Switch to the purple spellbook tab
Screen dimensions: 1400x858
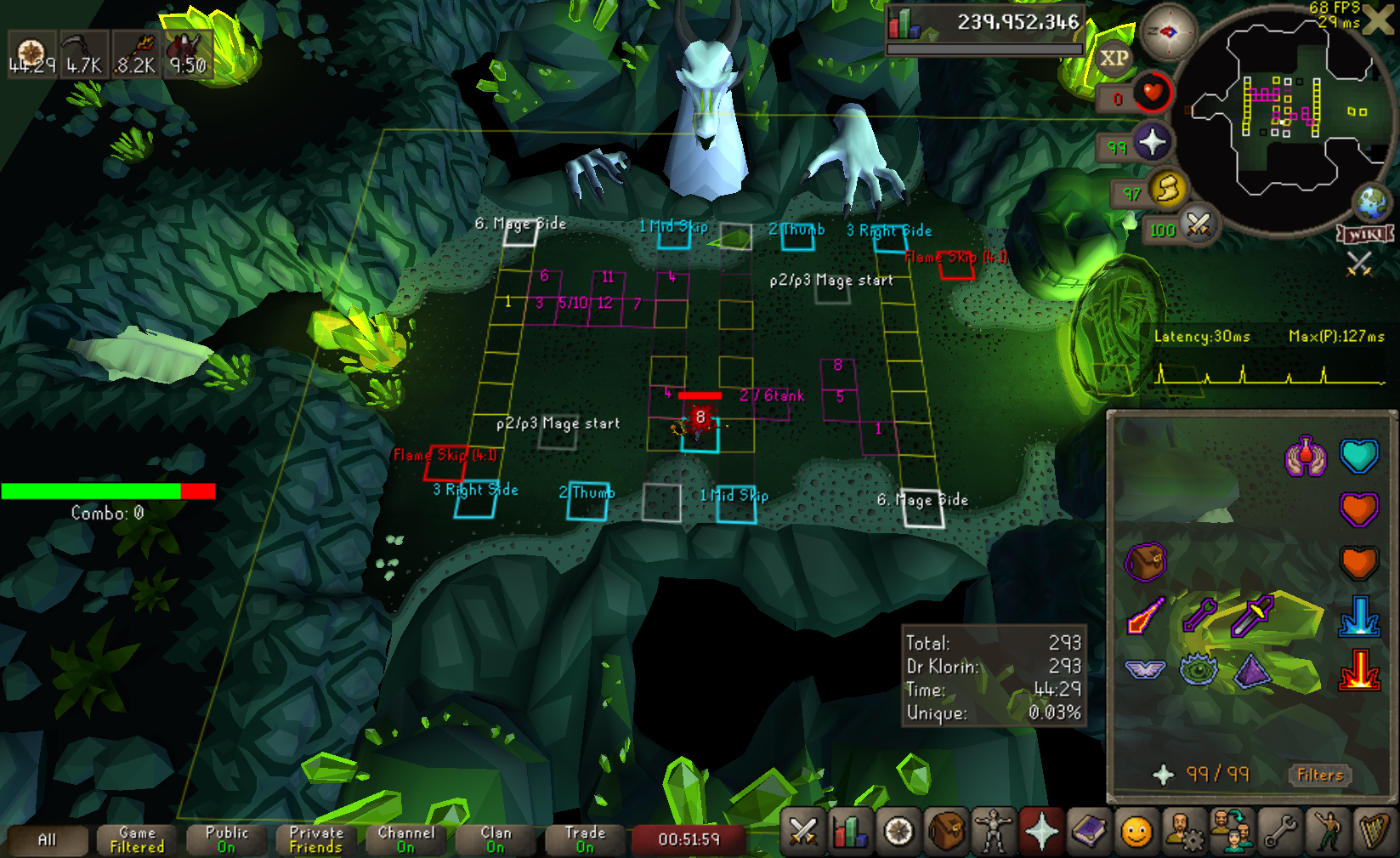[x=1089, y=832]
